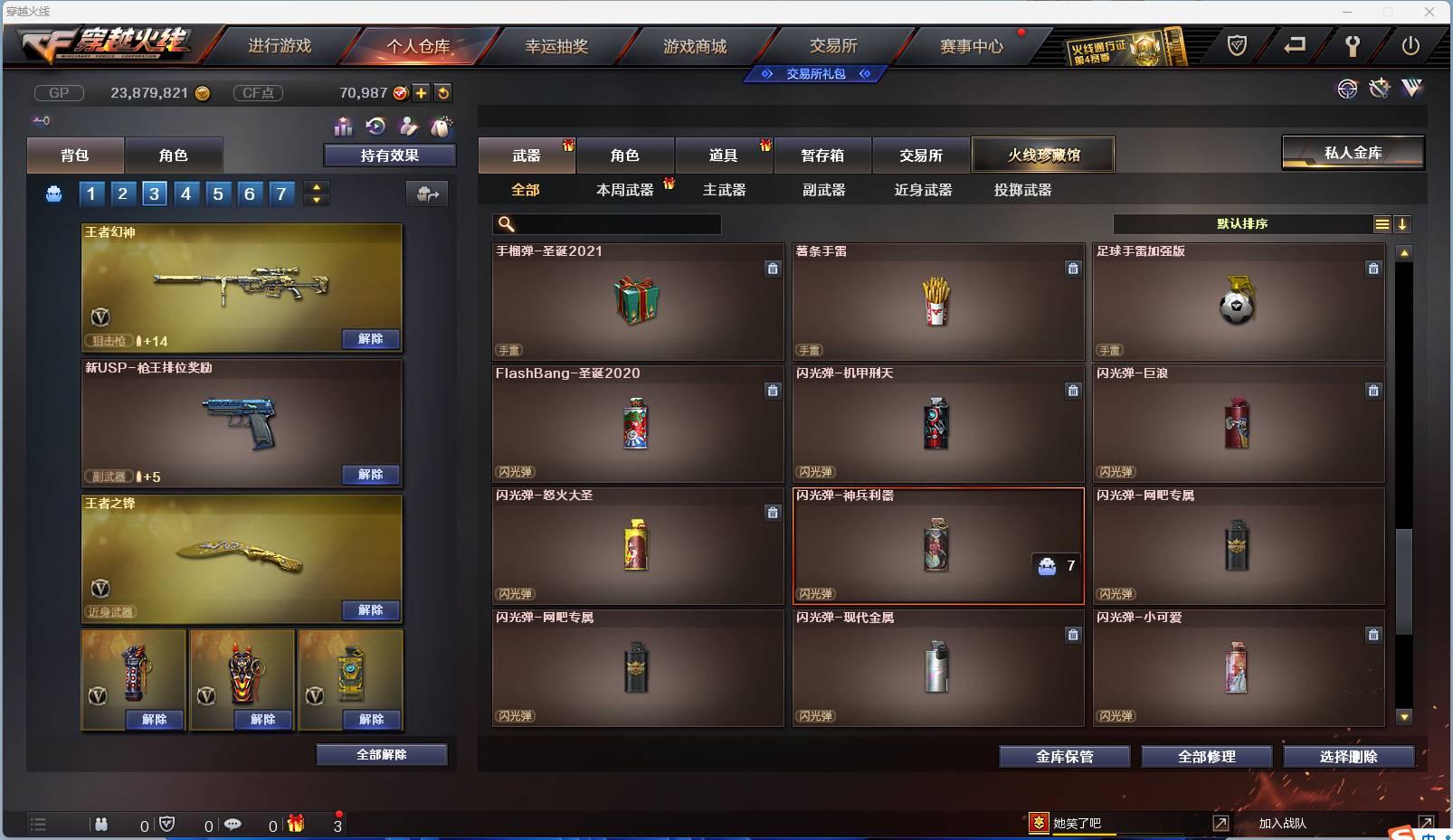Click the refresh icon beside CF points balance
1453x840 pixels.
442,92
